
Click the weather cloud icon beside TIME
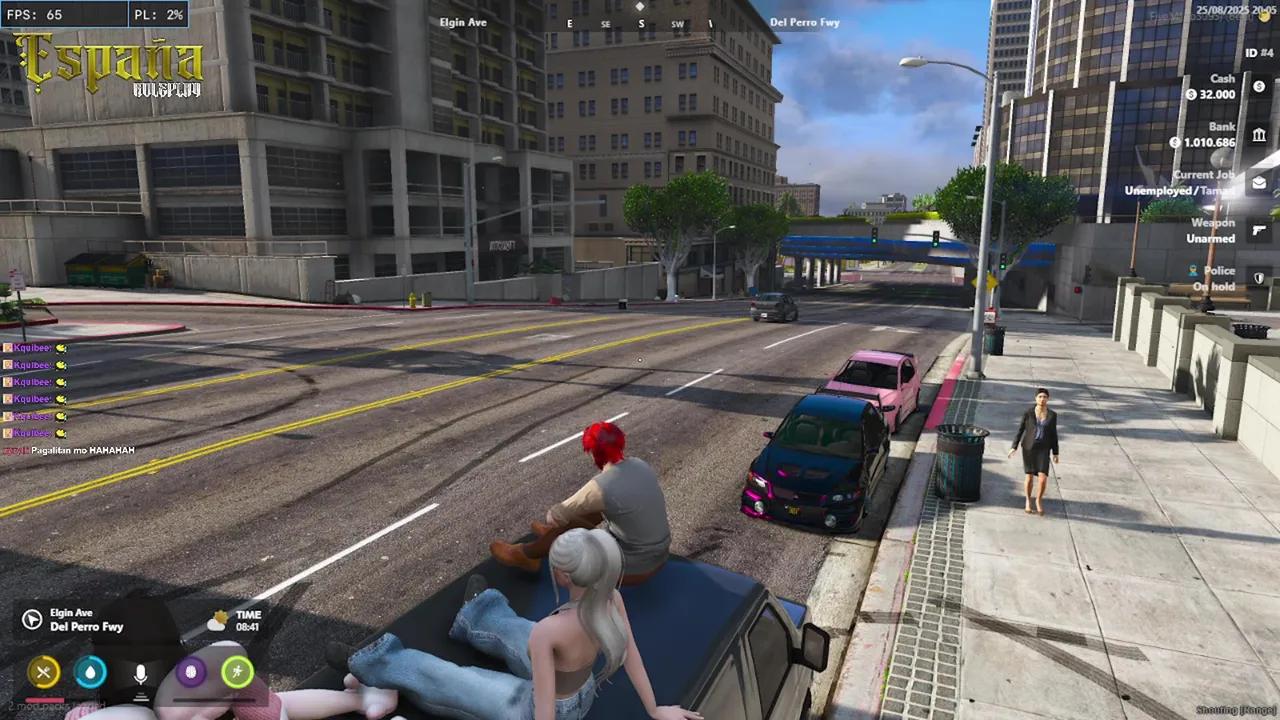point(218,620)
